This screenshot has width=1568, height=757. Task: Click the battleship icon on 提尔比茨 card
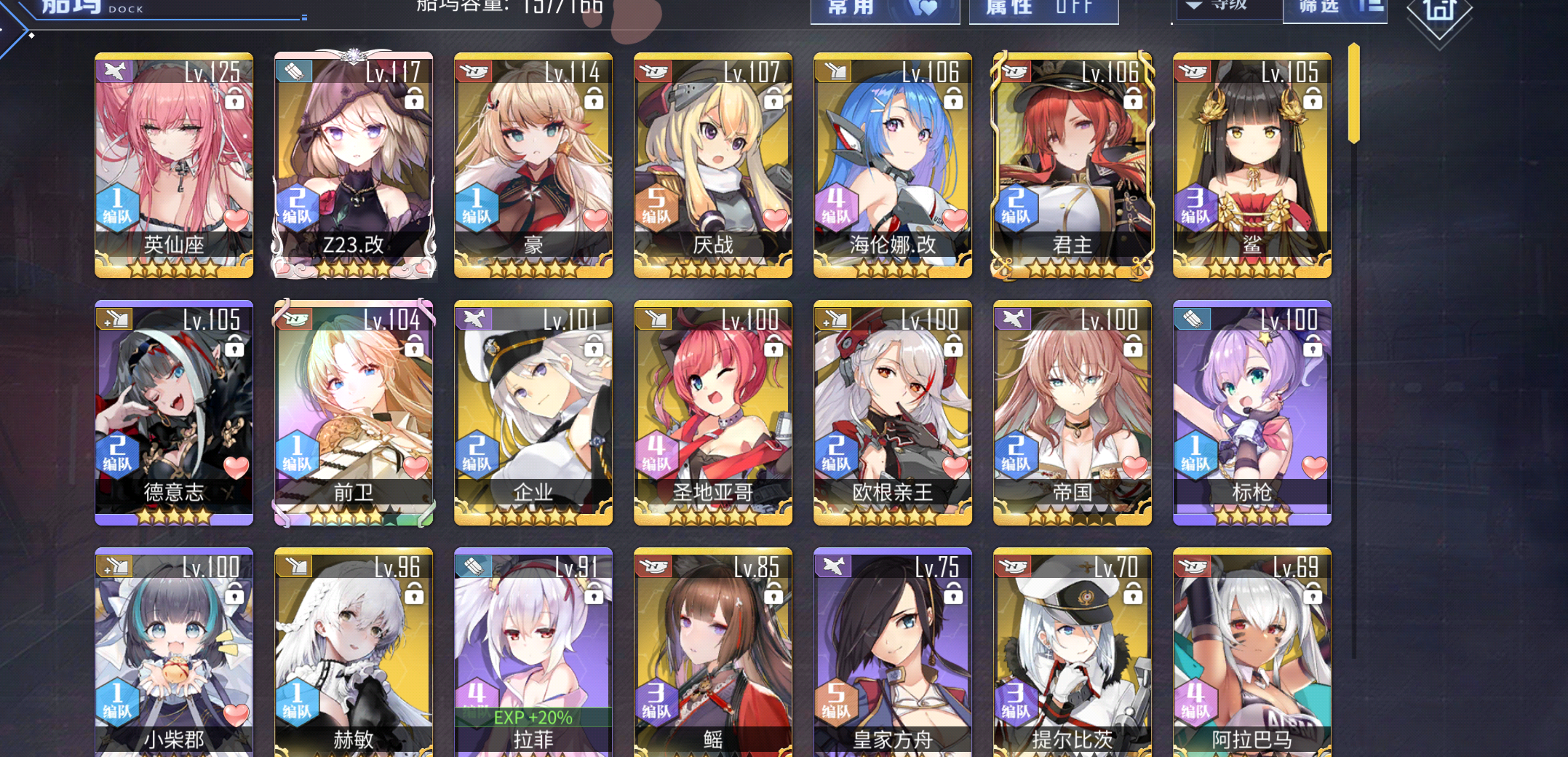tap(1013, 566)
